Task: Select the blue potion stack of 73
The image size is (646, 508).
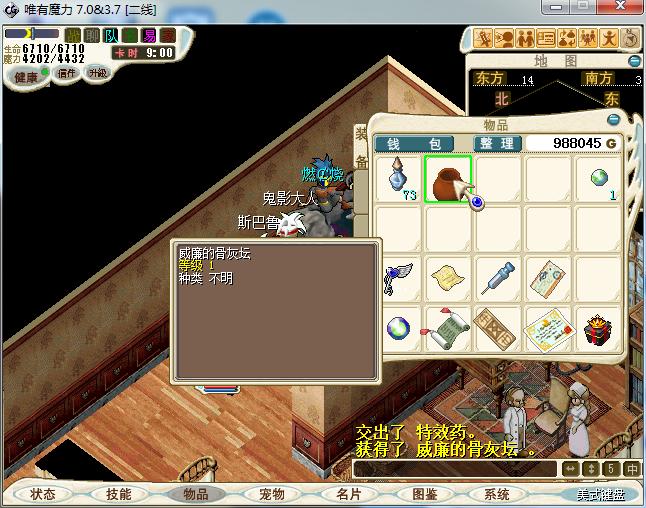Action: pyautogui.click(x=400, y=179)
